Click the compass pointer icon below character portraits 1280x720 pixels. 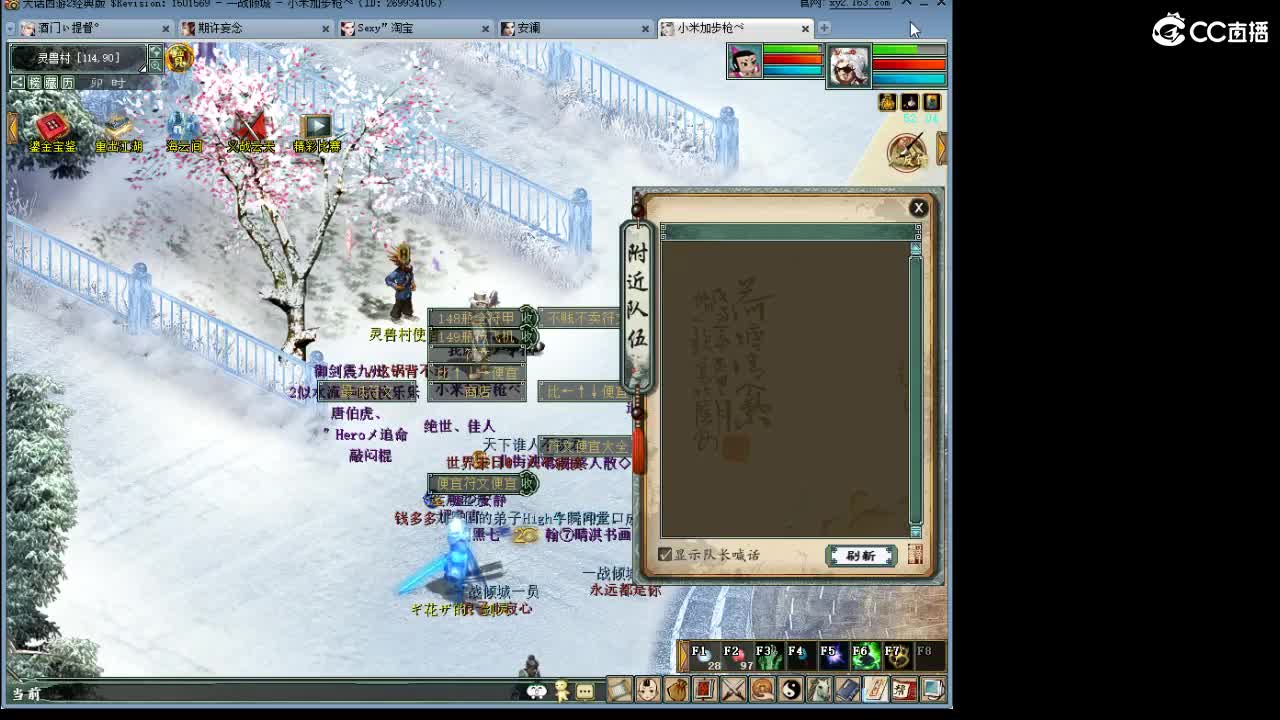905,150
